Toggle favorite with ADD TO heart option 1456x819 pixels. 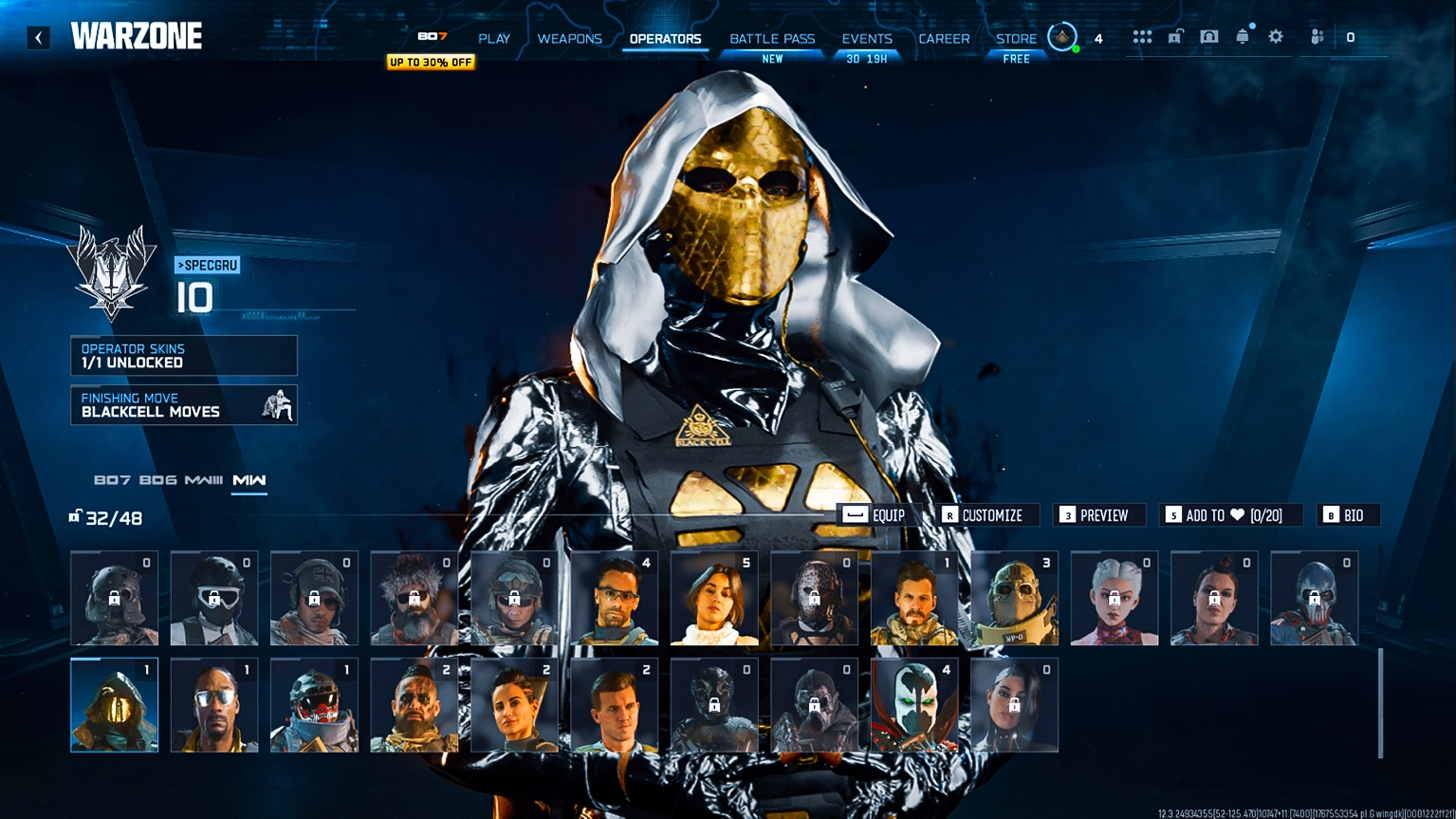pyautogui.click(x=1224, y=515)
